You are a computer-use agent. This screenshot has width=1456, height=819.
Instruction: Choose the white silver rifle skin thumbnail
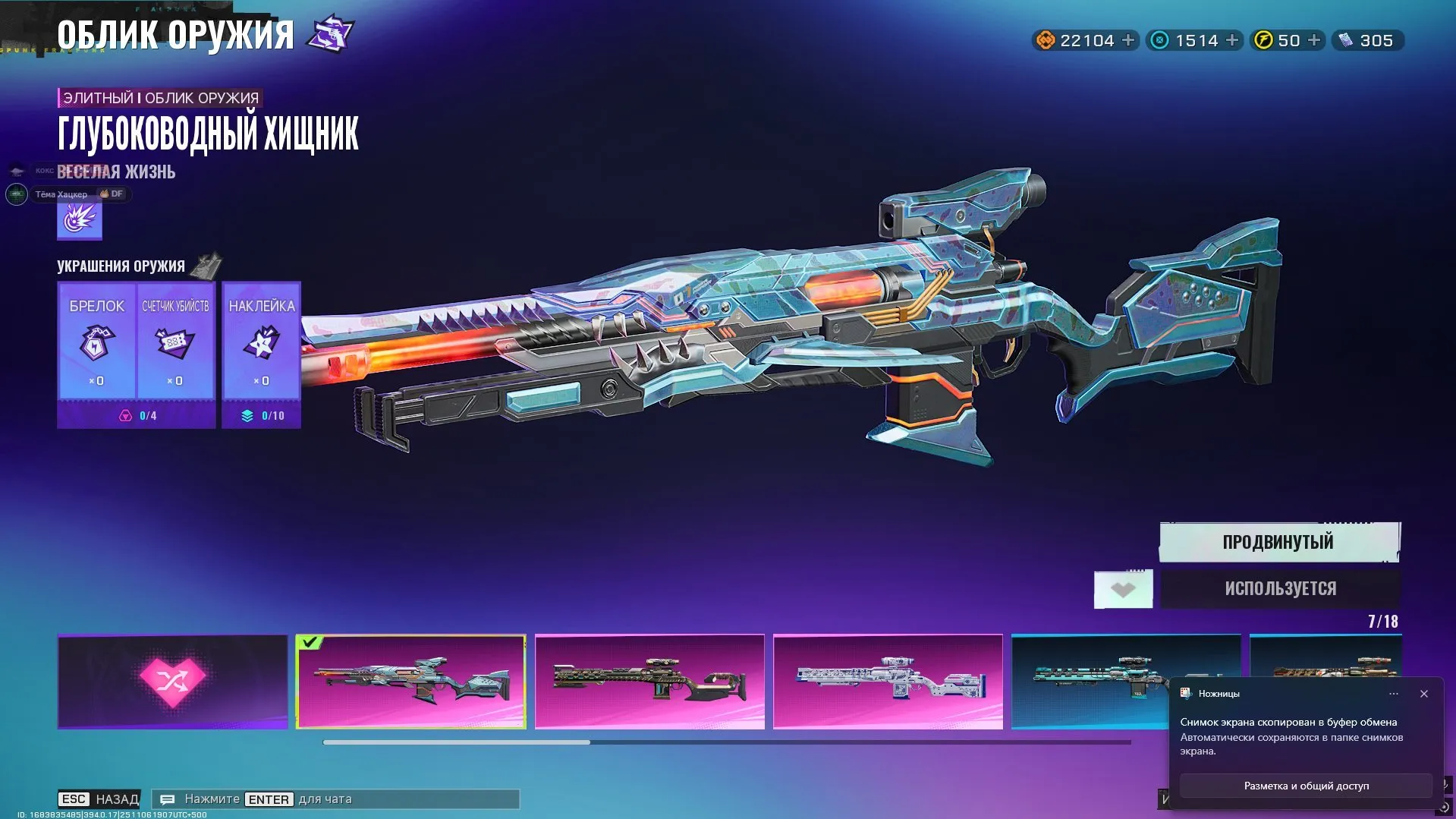[x=888, y=682]
